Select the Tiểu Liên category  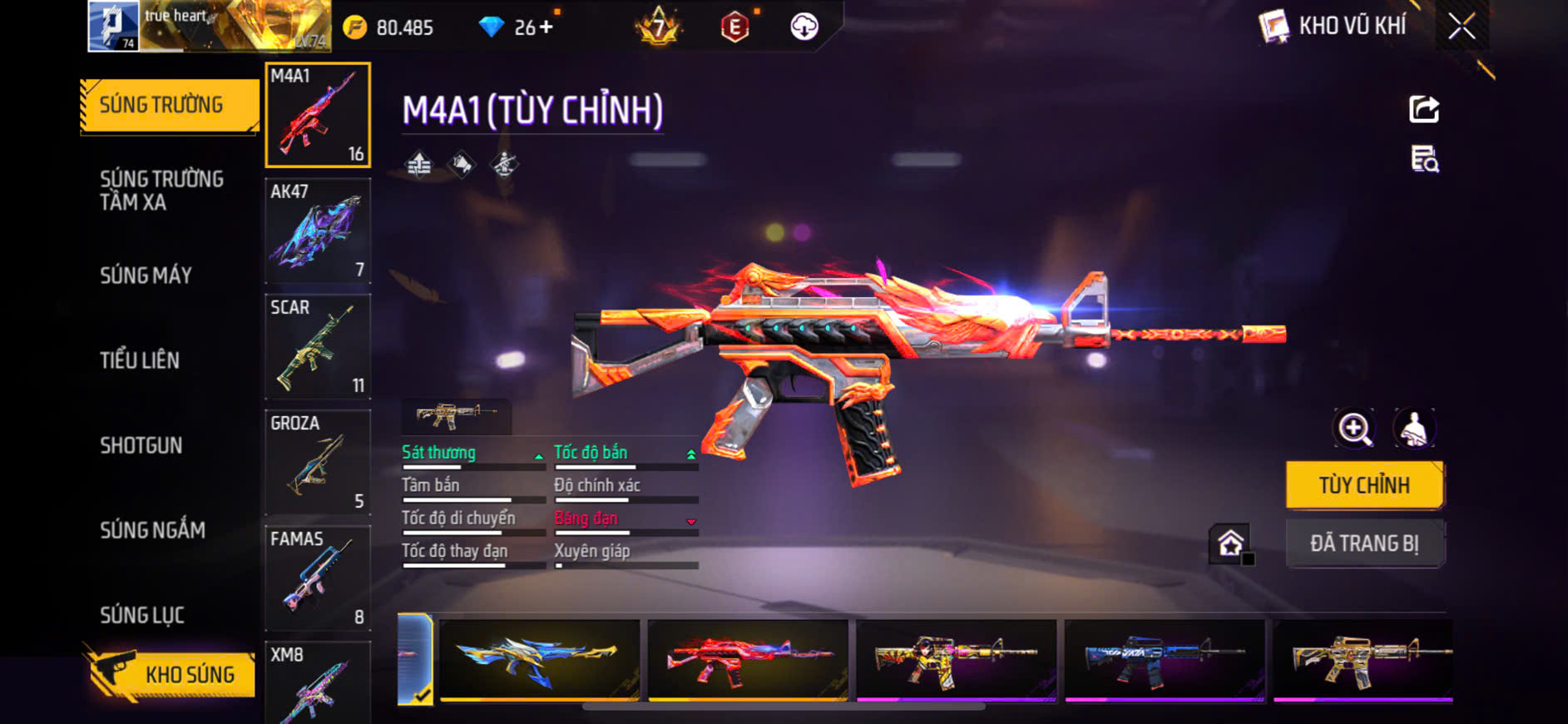pyautogui.click(x=140, y=360)
